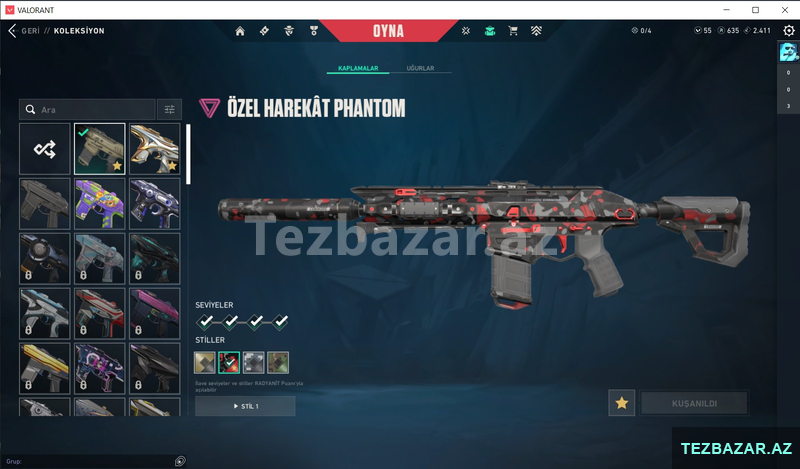Open the settings gear icon
Image resolution: width=800 pixels, height=469 pixels.
[788, 31]
